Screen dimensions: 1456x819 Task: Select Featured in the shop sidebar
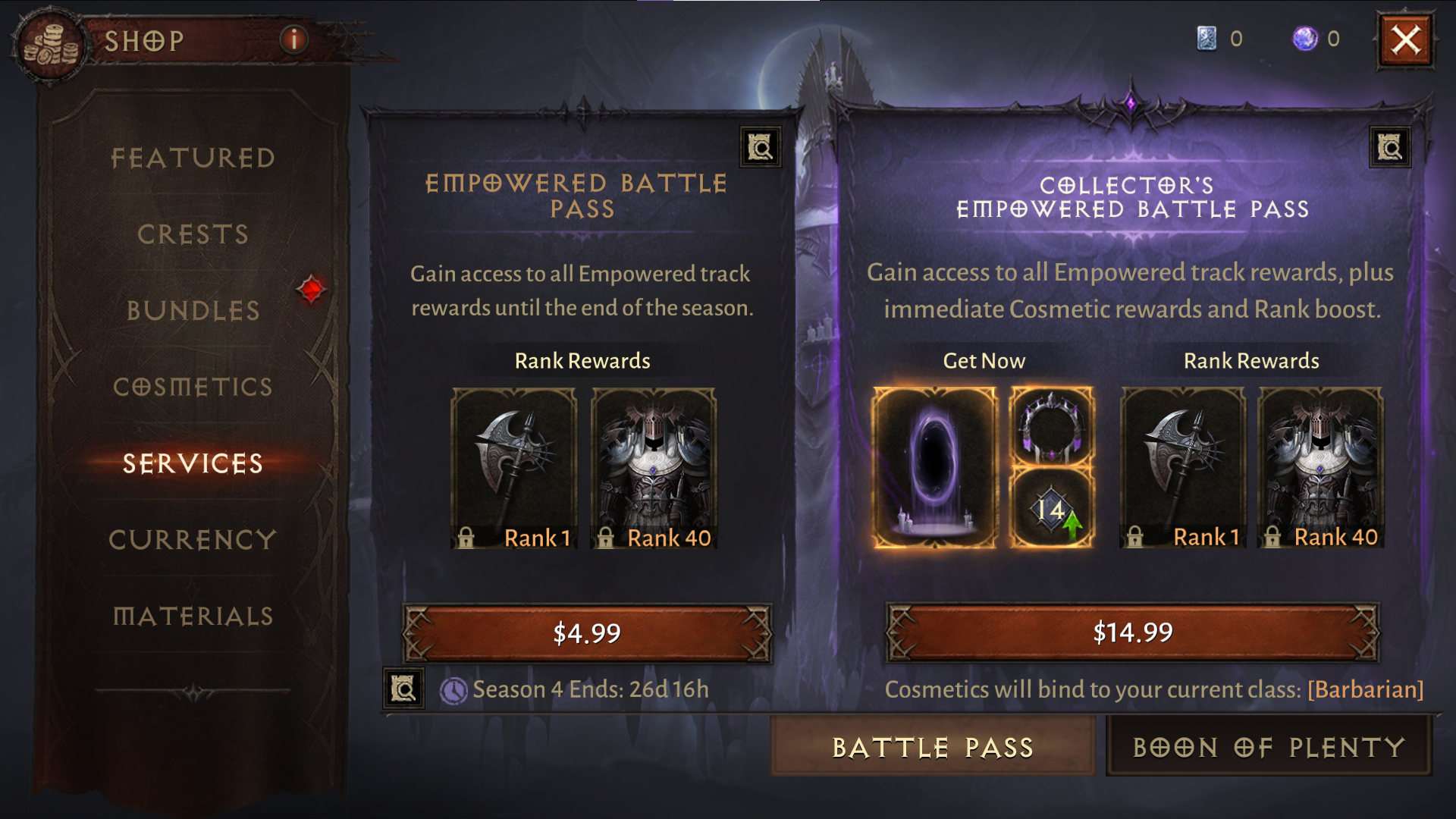[x=192, y=157]
